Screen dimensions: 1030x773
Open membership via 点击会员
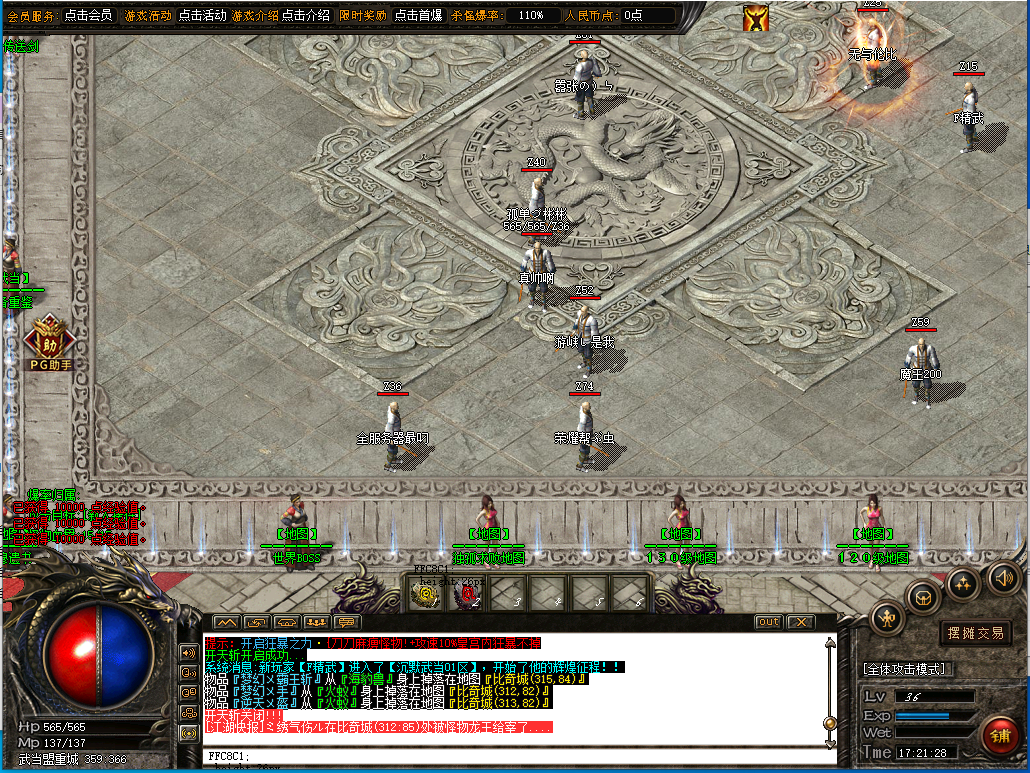88,15
